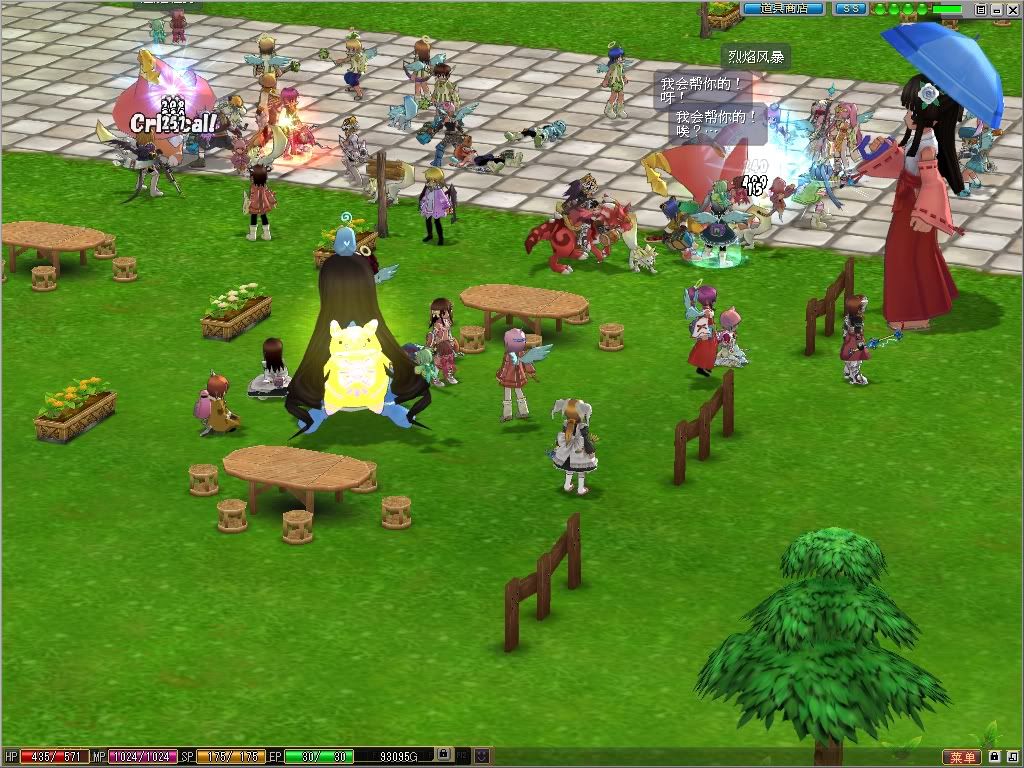Viewport: 1024px width, 768px height.
Task: Open the 道具商店 item shop
Action: 783,8
